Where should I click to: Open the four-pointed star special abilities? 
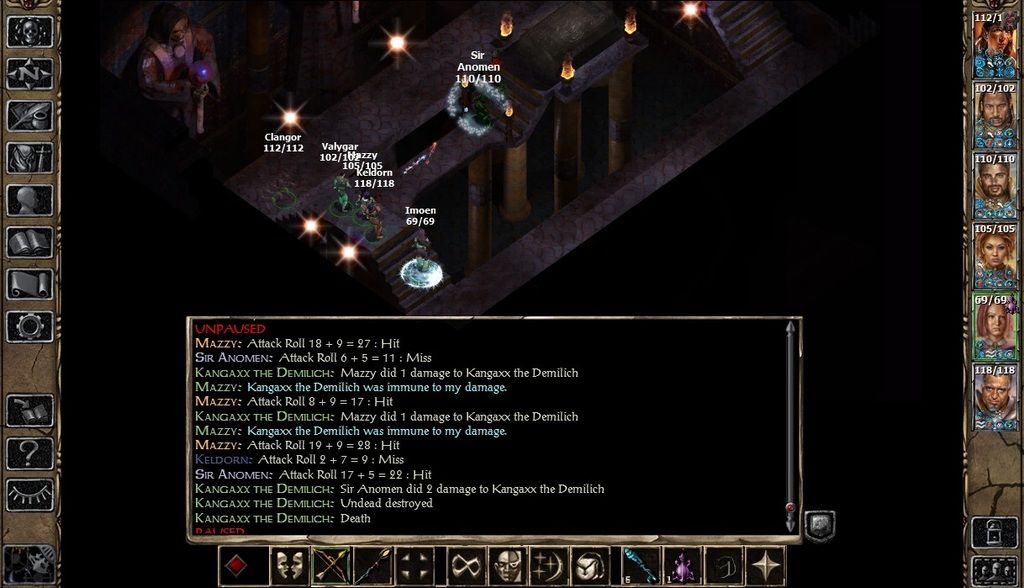coord(768,566)
